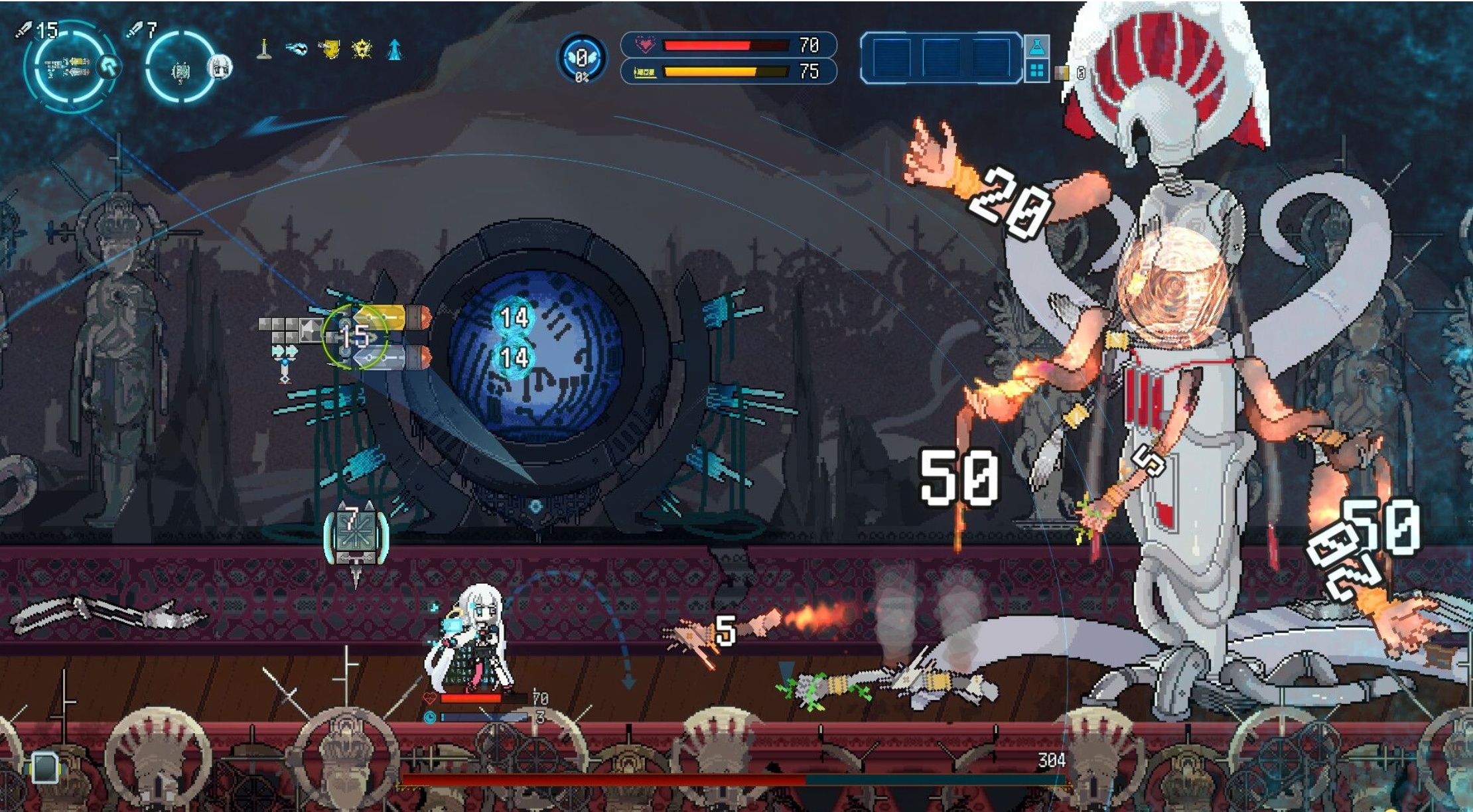This screenshot has width=1473, height=812.
Task: Open the four-square grid tab
Action: 1037,70
